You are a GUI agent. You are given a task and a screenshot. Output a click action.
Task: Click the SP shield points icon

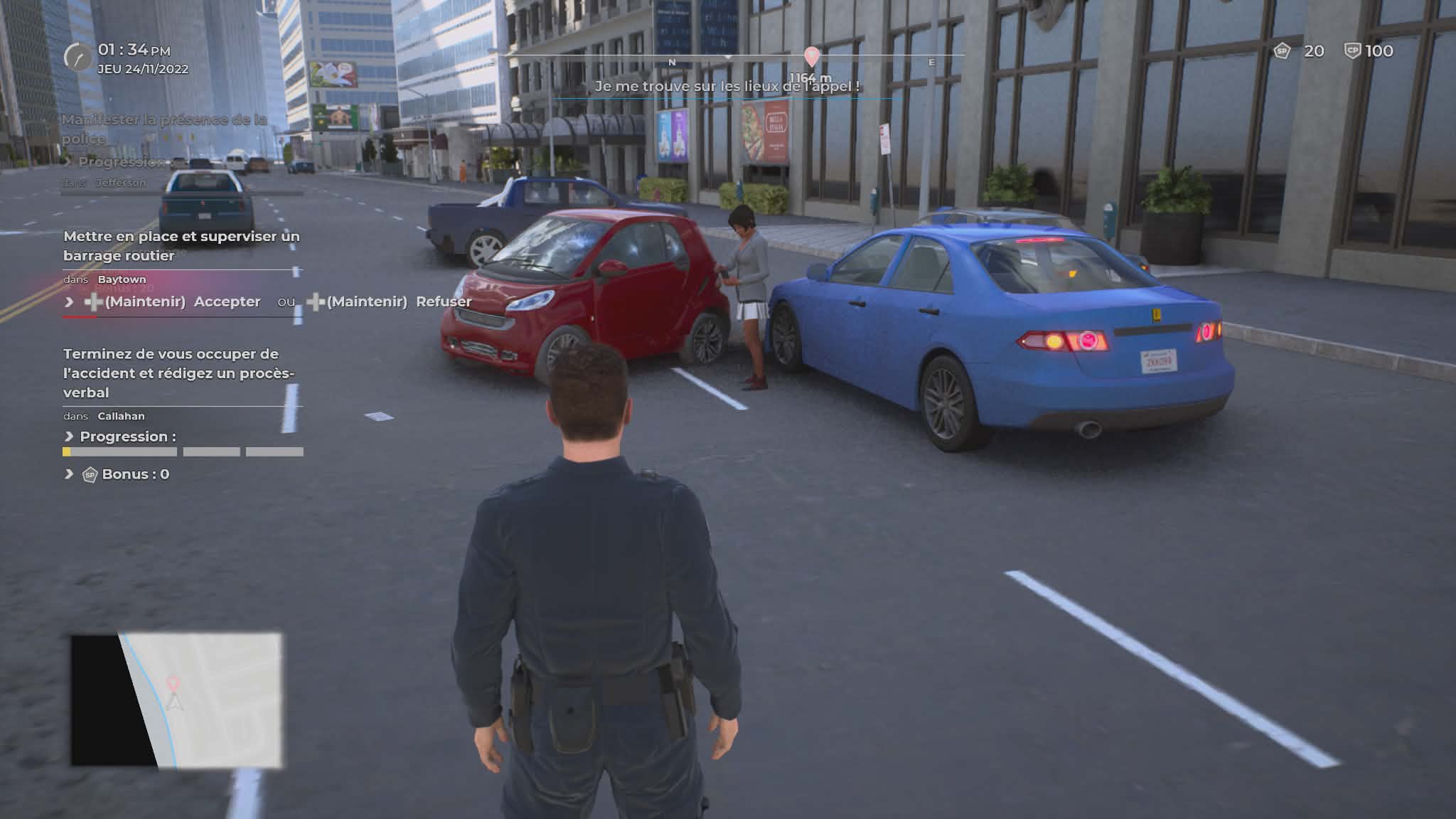(1282, 51)
